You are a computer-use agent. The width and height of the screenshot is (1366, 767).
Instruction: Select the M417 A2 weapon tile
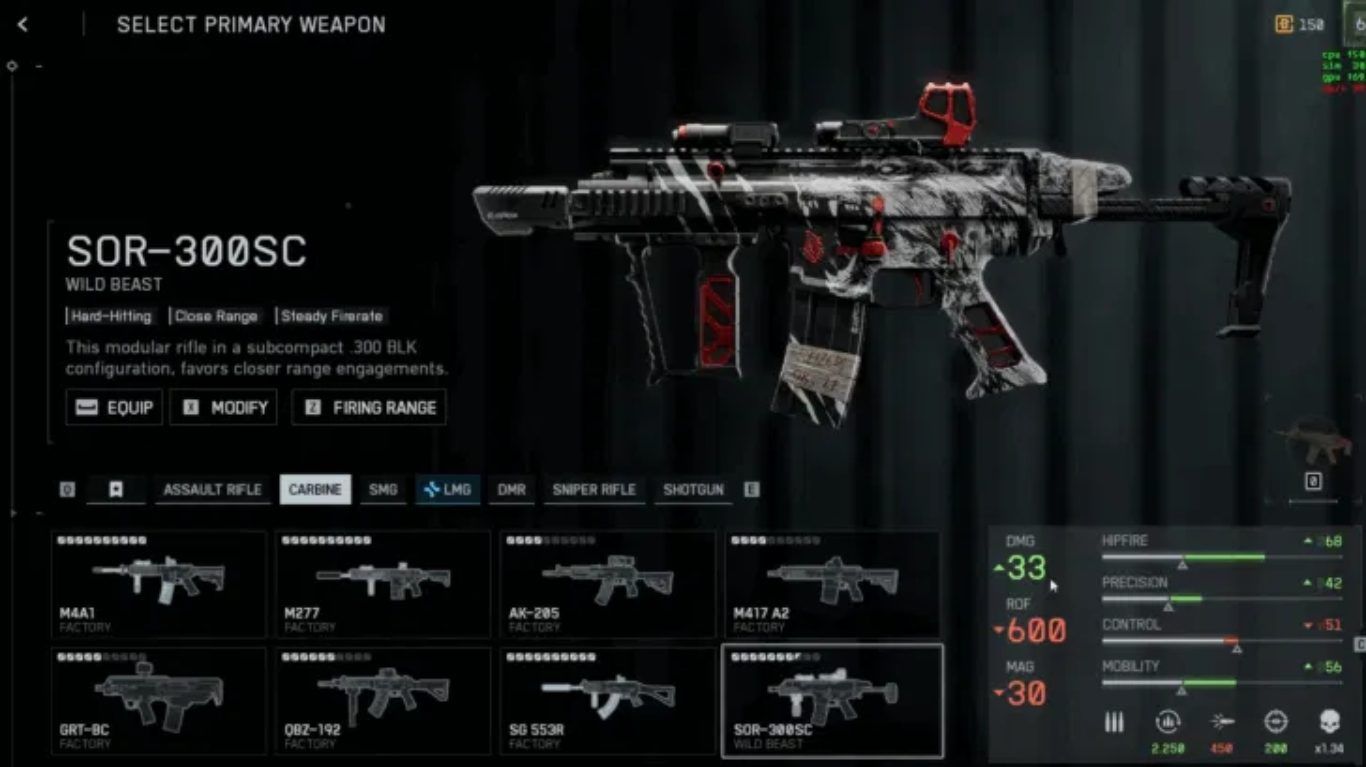[x=832, y=584]
